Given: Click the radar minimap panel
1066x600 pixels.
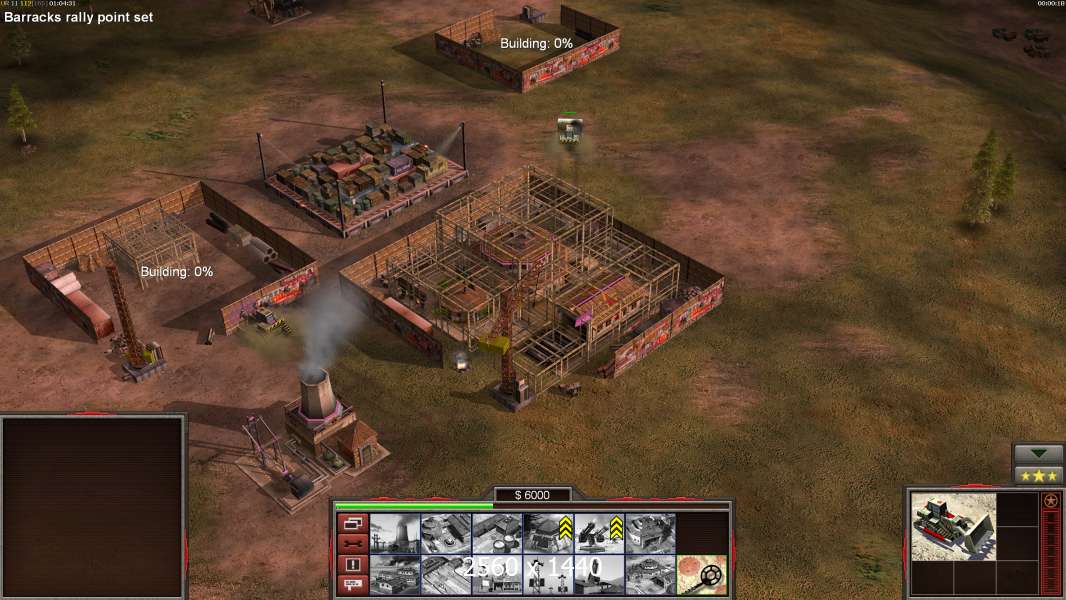Looking at the screenshot, I should coord(93,507).
